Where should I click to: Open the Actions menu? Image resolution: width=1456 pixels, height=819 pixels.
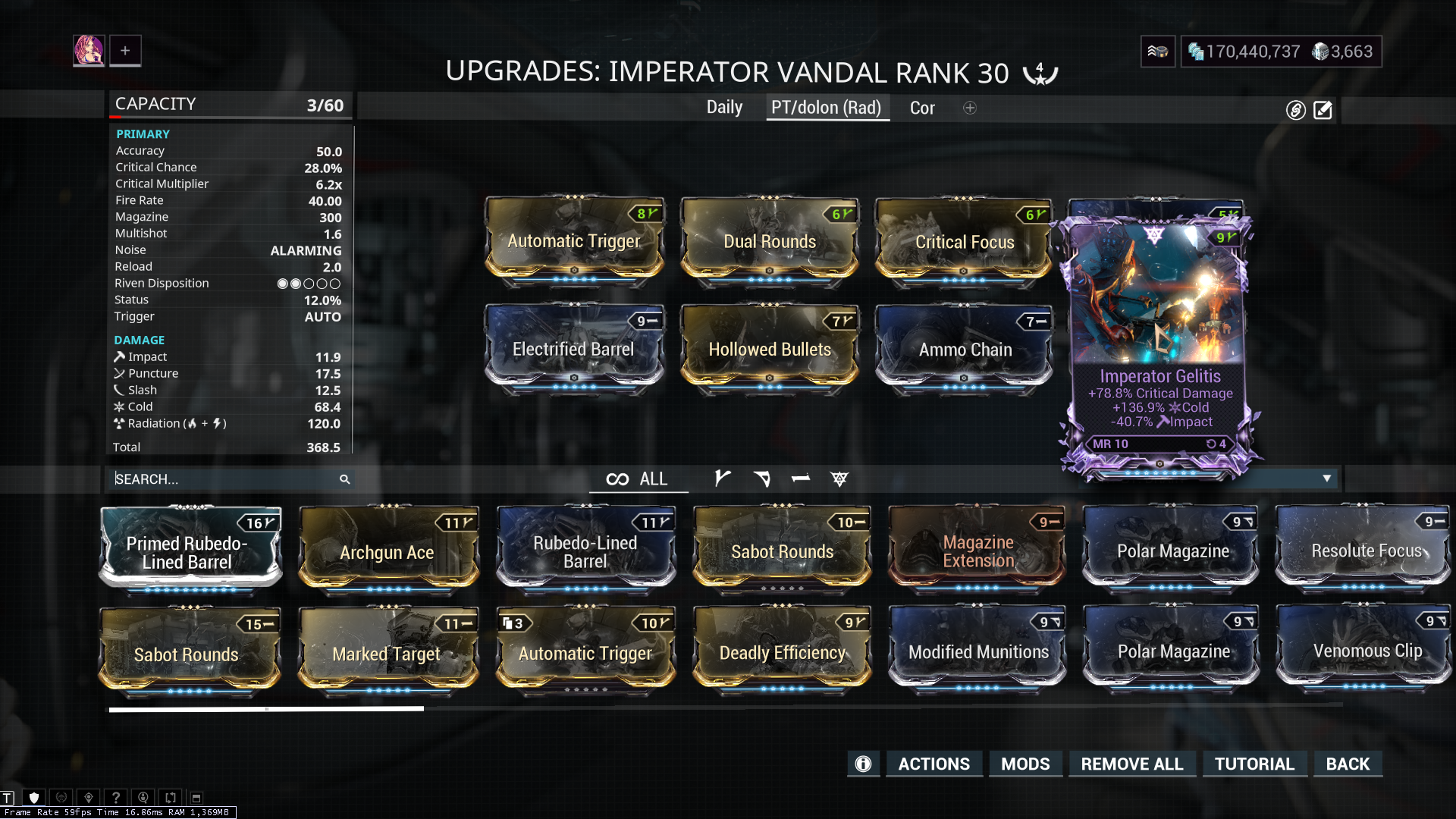934,764
